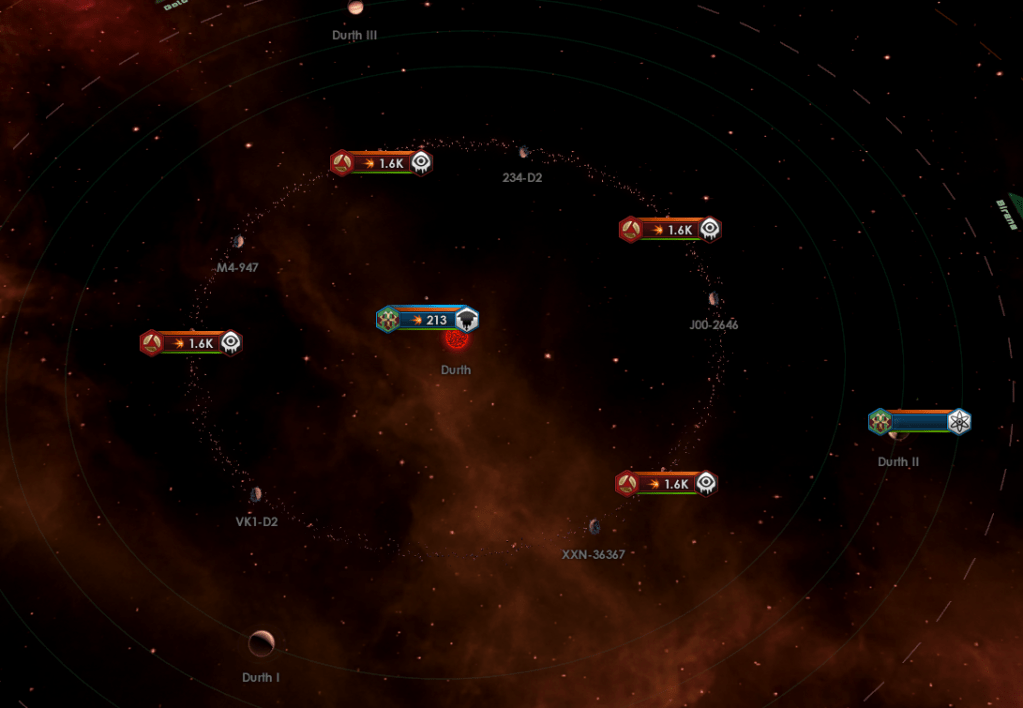1023x708 pixels.
Task: Select the 1.6K hostile fleet above XXN-36367
Action: click(x=666, y=484)
